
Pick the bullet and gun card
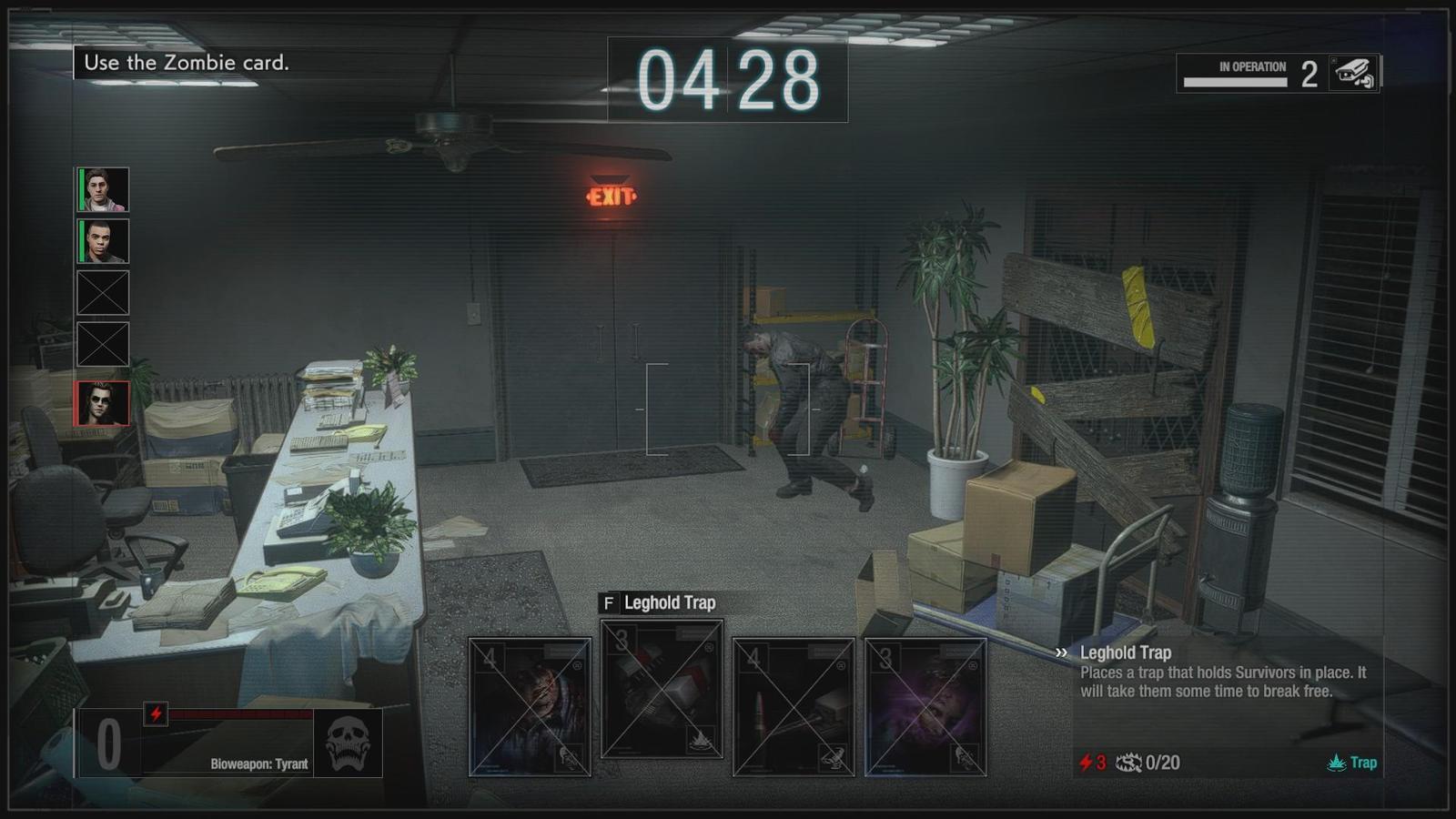coord(794,707)
